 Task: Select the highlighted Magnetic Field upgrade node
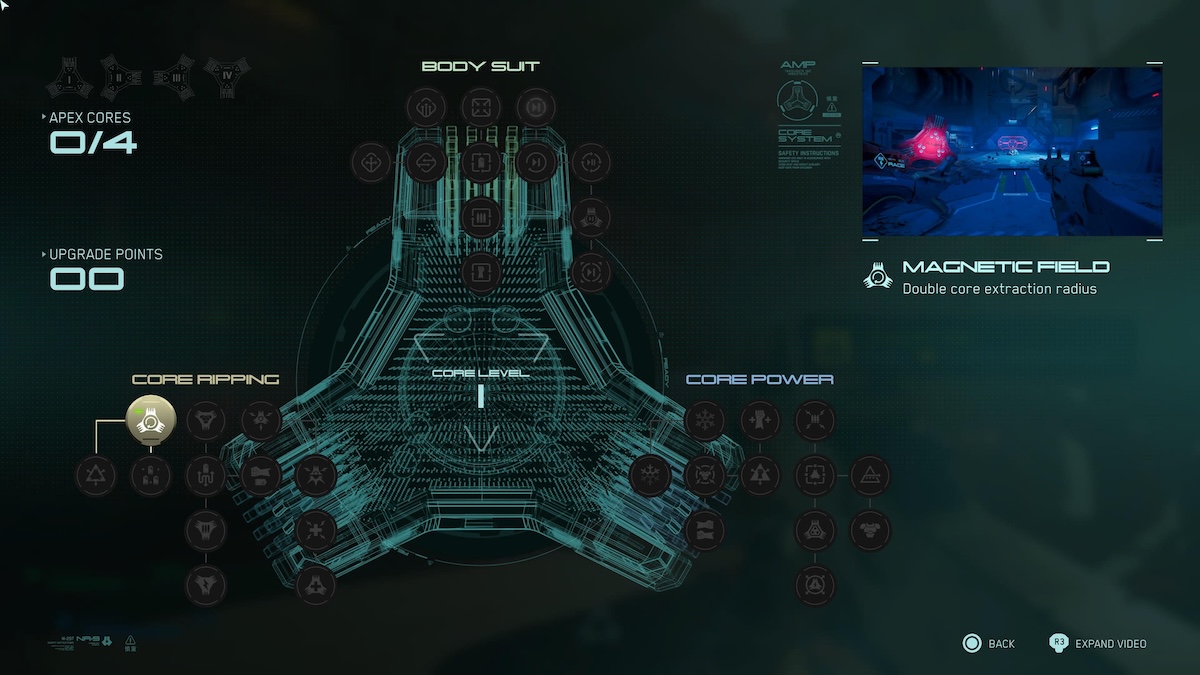(151, 421)
